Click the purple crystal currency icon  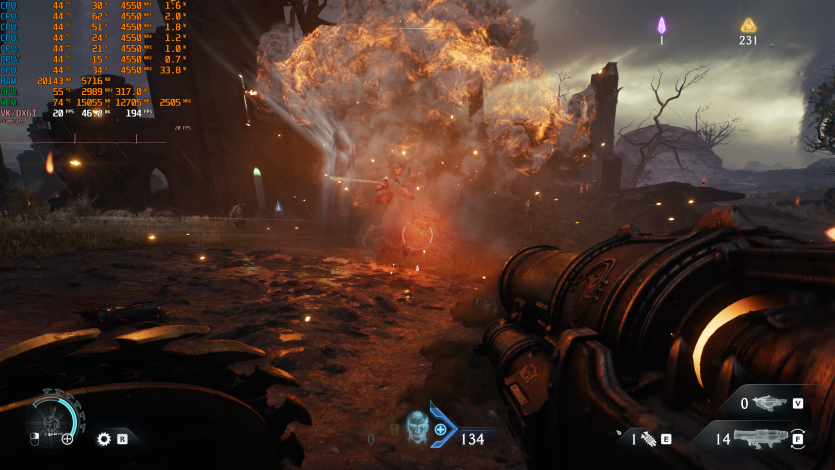point(661,25)
